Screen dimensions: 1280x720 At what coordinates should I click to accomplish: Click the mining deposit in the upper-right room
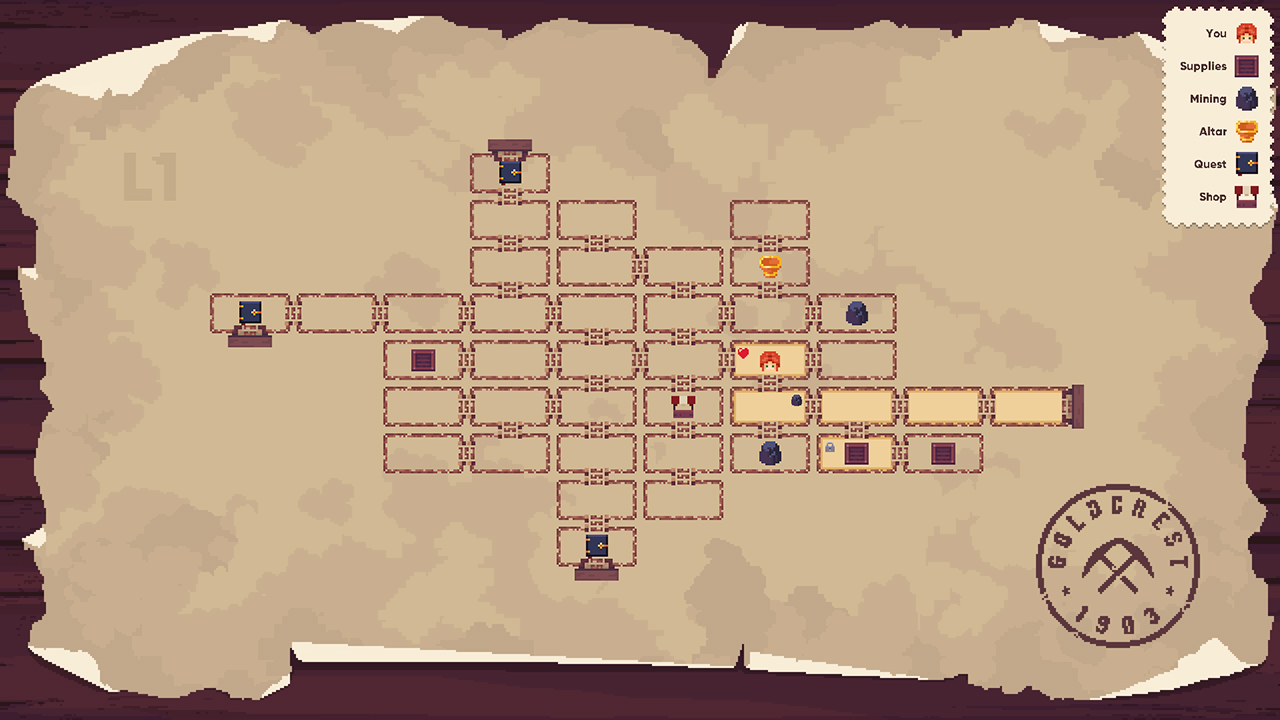point(859,312)
